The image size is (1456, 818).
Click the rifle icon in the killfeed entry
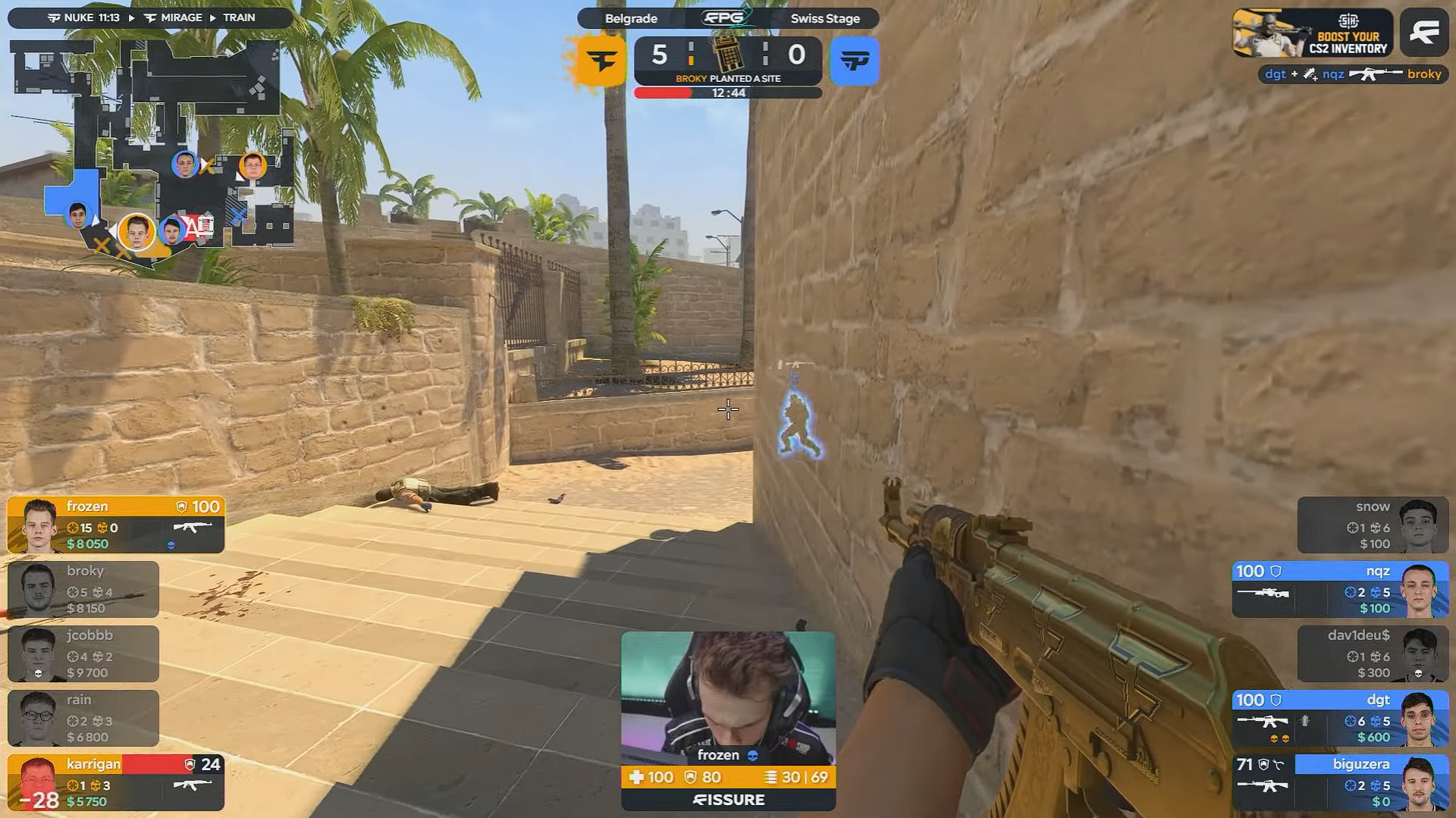1376,74
